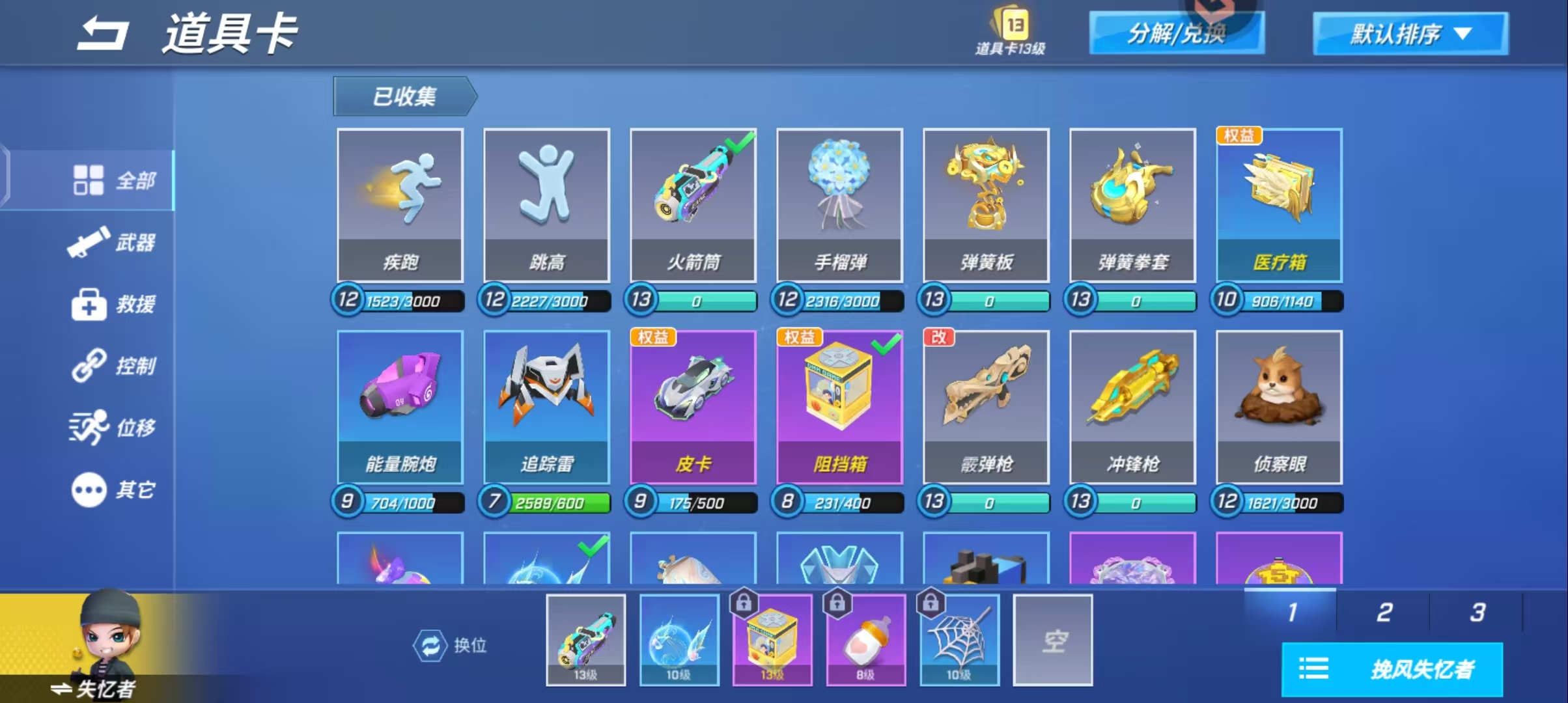This screenshot has height=703, width=1568.
Task: Show the 控制 control category
Action: coord(112,366)
